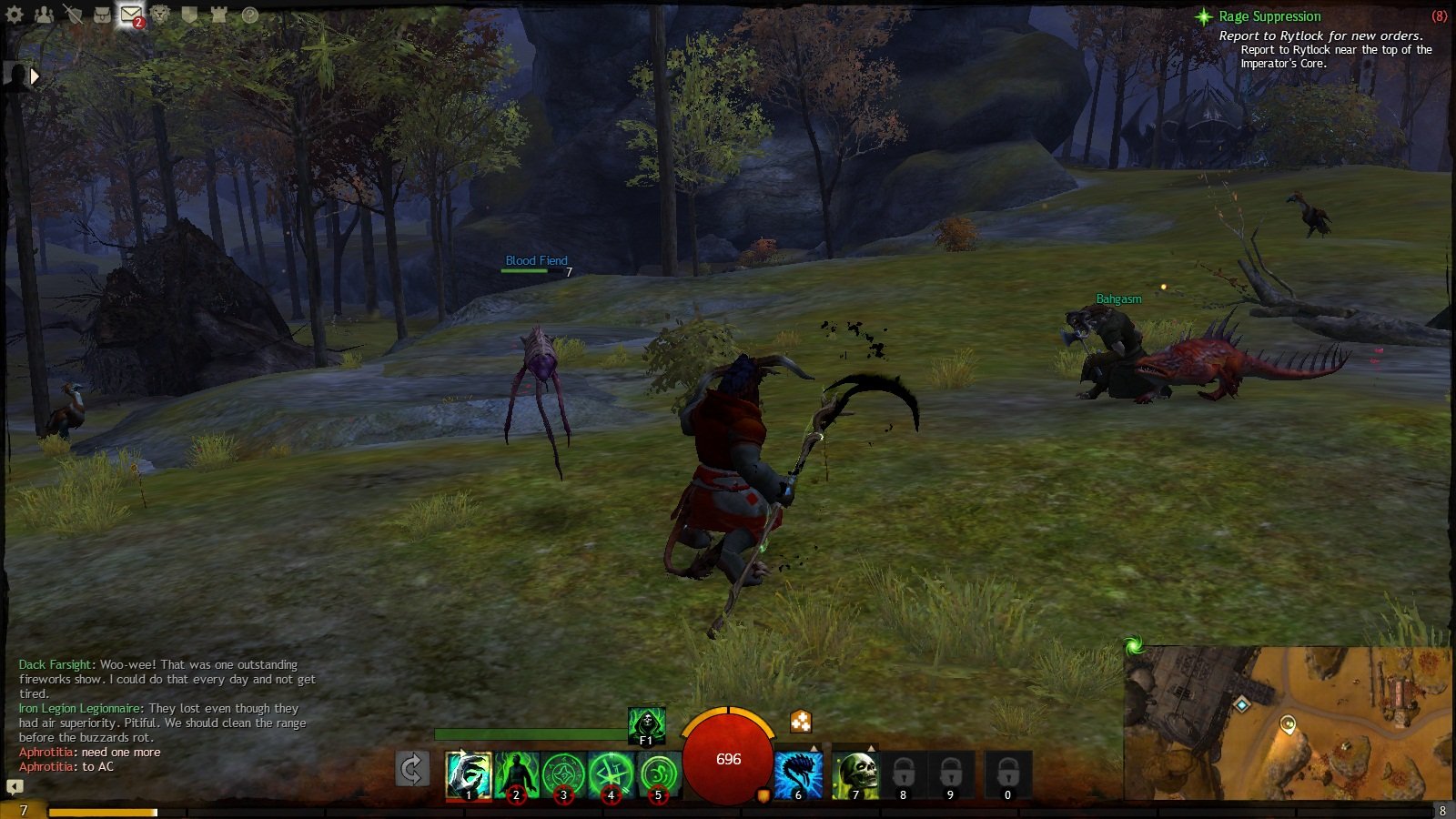Expand the party portrait arrow
1456x819 pixels.
point(35,77)
